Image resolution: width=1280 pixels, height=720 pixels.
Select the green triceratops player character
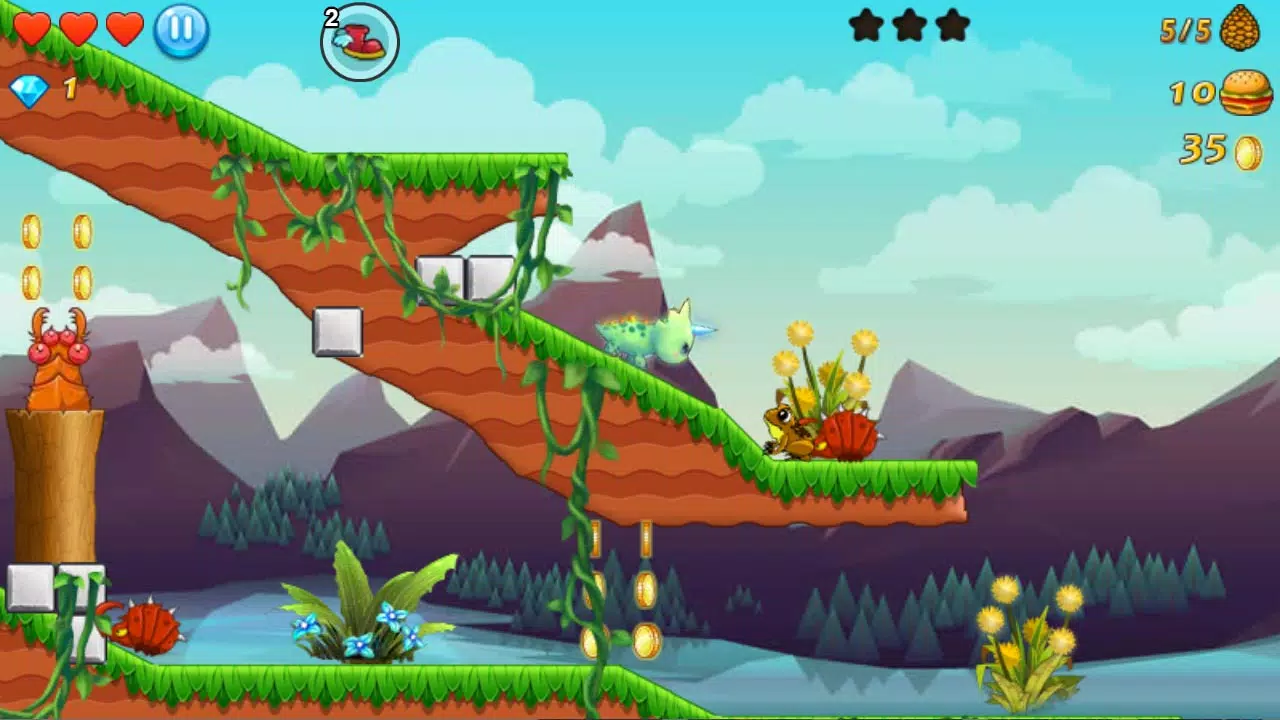pos(650,335)
